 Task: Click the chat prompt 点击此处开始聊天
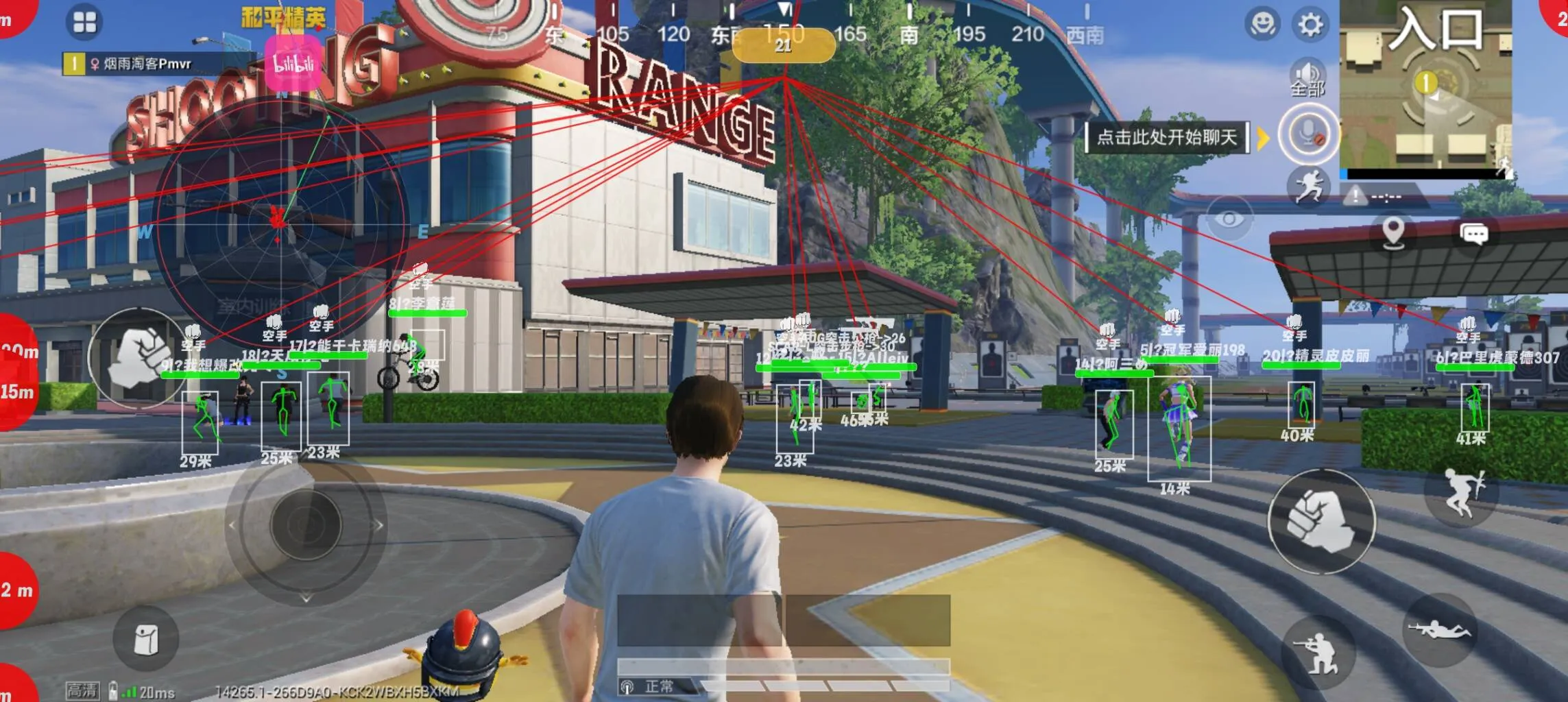(x=1166, y=137)
